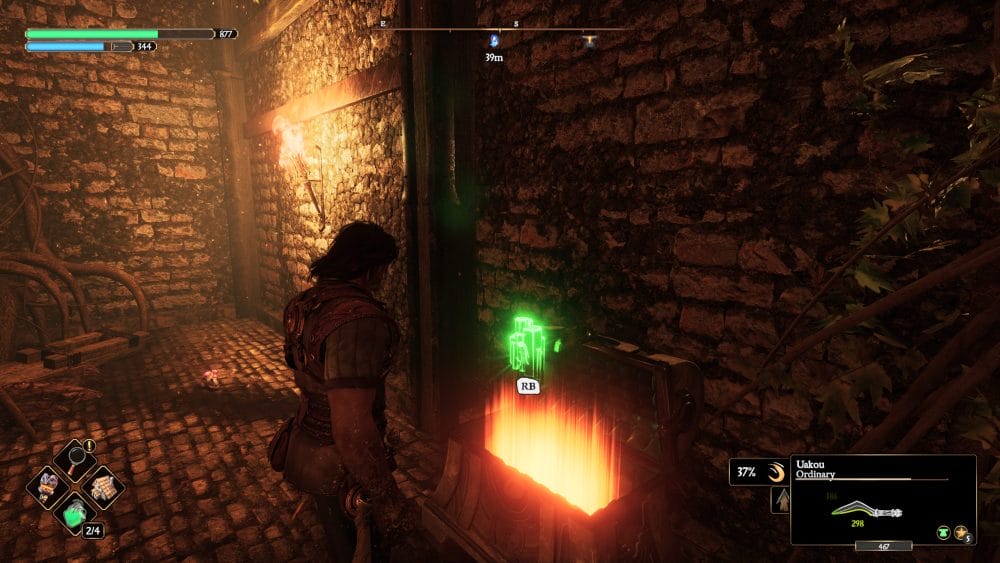Use the green potion quick slot
Image resolution: width=1000 pixels, height=563 pixels.
pos(76,513)
